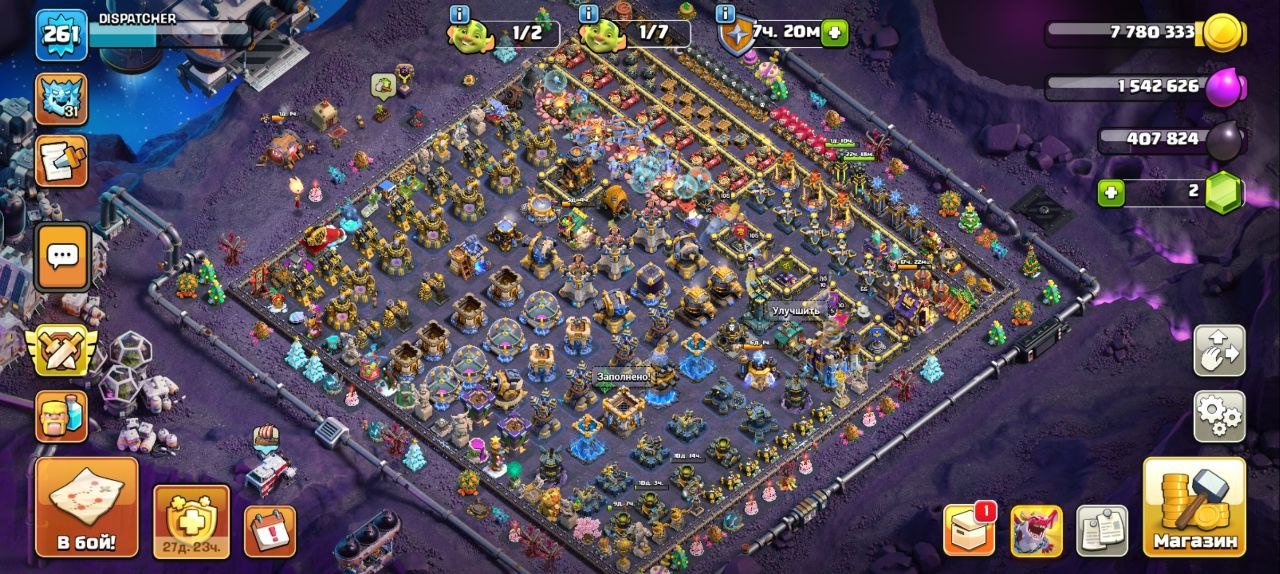Show info for the 1/7 builders counter
Screen dimensions: 1280x574
589,14
